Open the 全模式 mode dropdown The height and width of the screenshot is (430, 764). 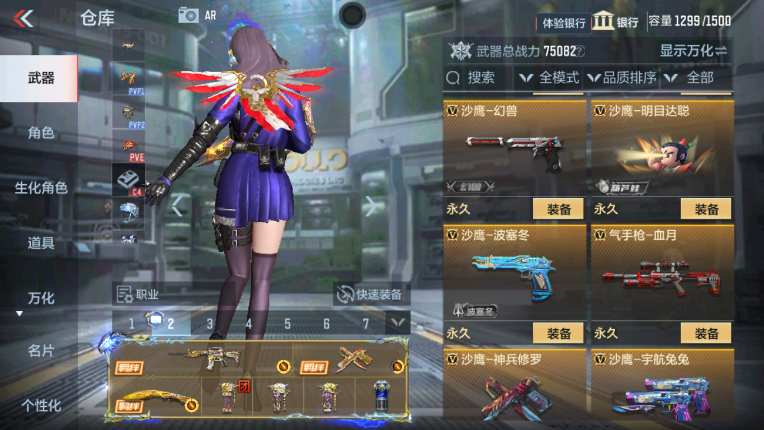[x=549, y=77]
